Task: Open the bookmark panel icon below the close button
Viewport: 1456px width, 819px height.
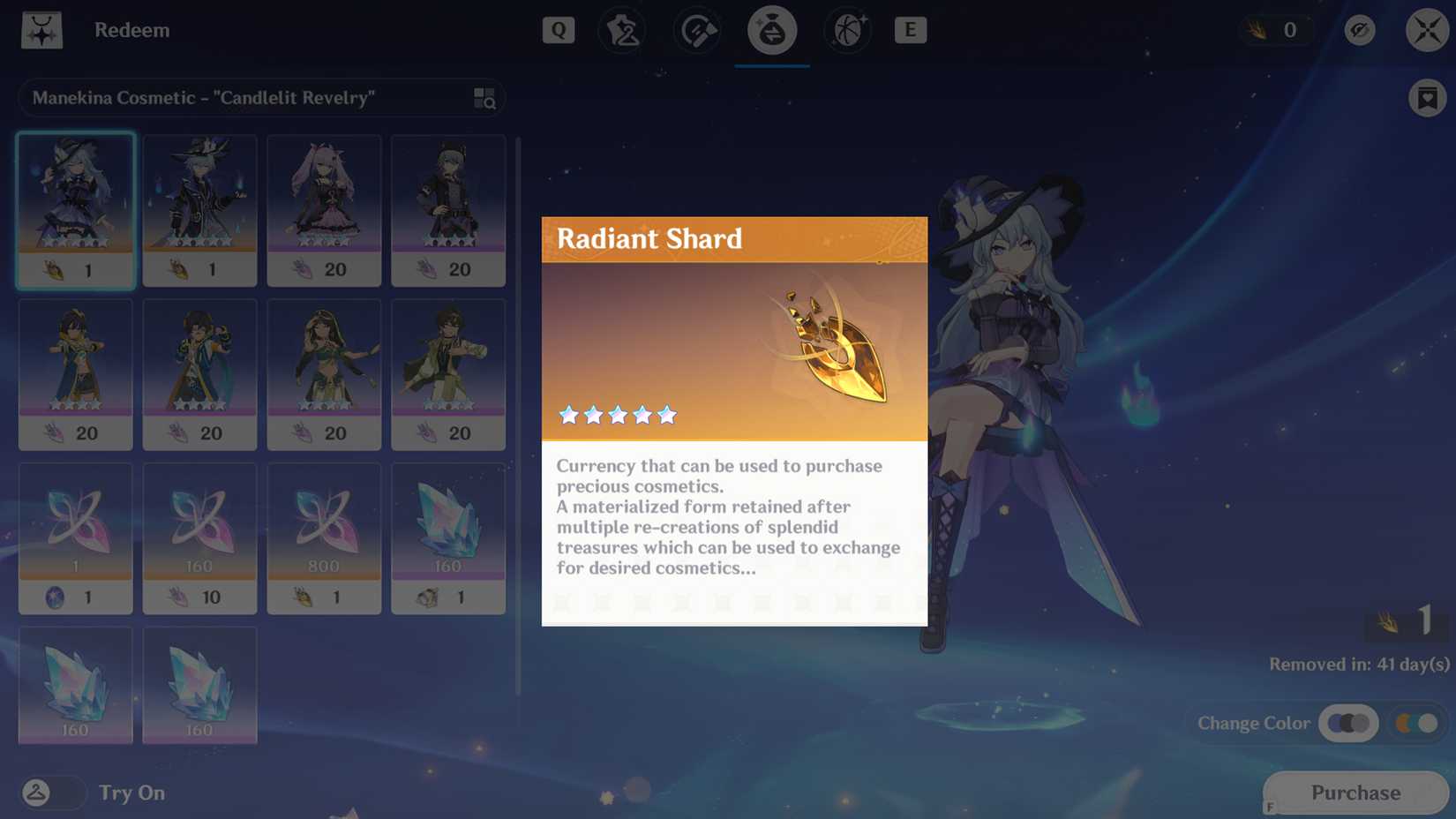Action: [x=1426, y=98]
